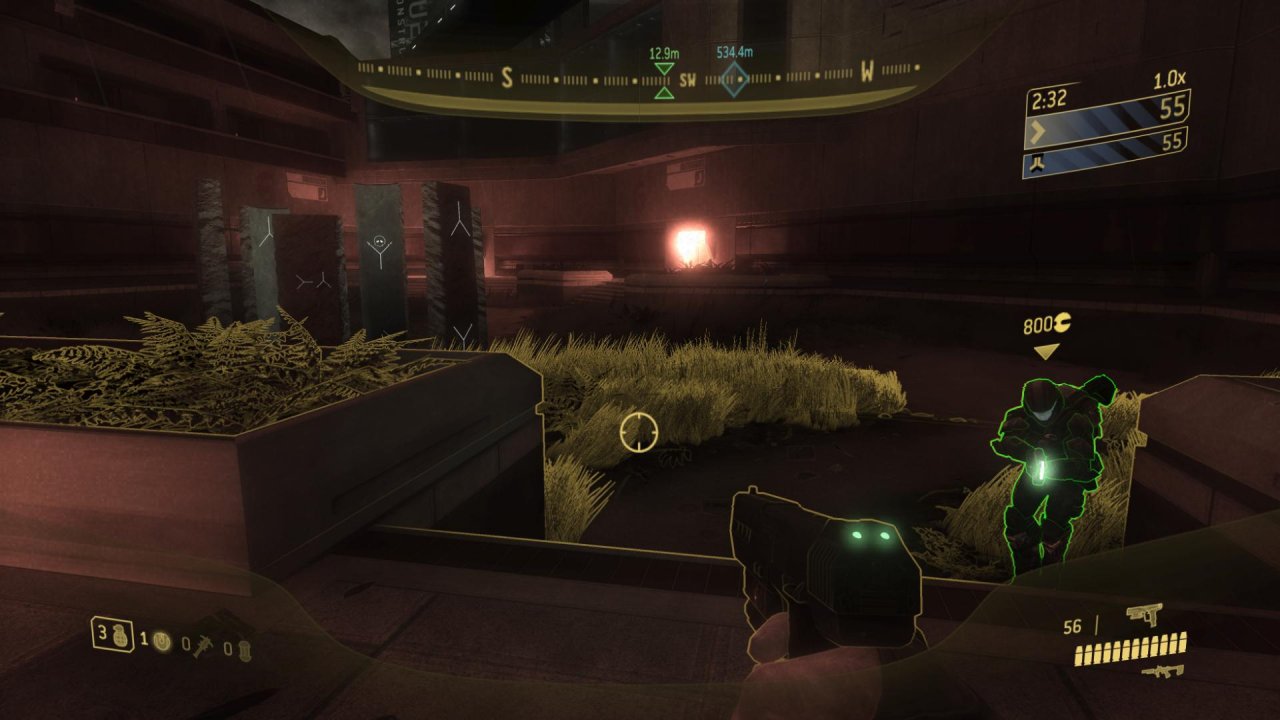Image resolution: width=1280 pixels, height=720 pixels.
Task: Select the blue diamond waypoint on compass
Action: pyautogui.click(x=735, y=79)
